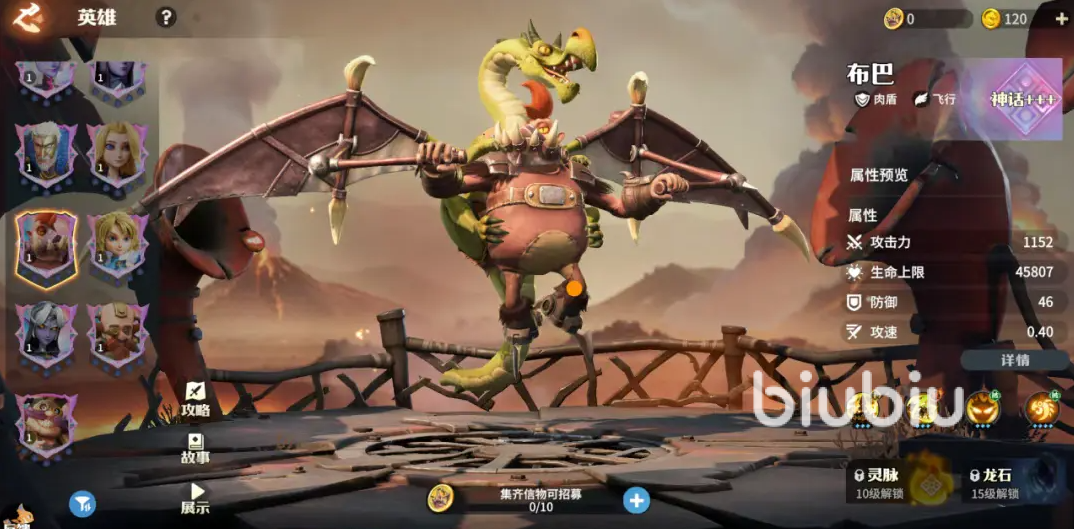Open the 详情 details button
The width and height of the screenshot is (1074, 529).
[x=1015, y=360]
